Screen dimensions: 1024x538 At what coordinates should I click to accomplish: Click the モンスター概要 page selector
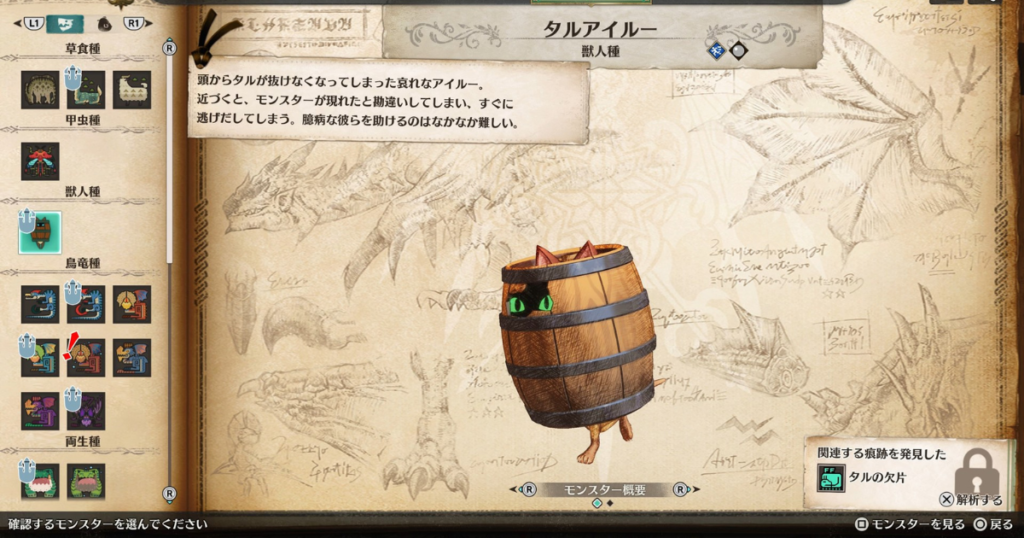tap(602, 490)
